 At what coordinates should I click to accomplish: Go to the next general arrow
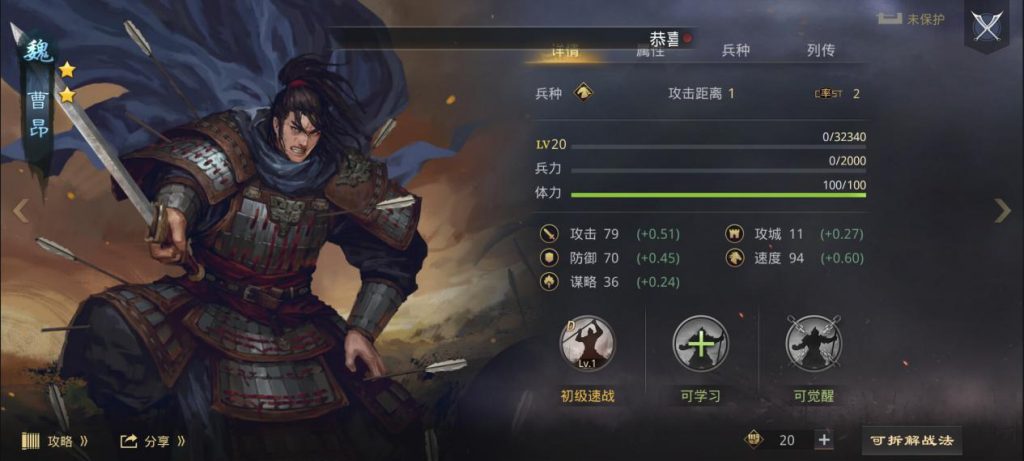click(x=1003, y=210)
